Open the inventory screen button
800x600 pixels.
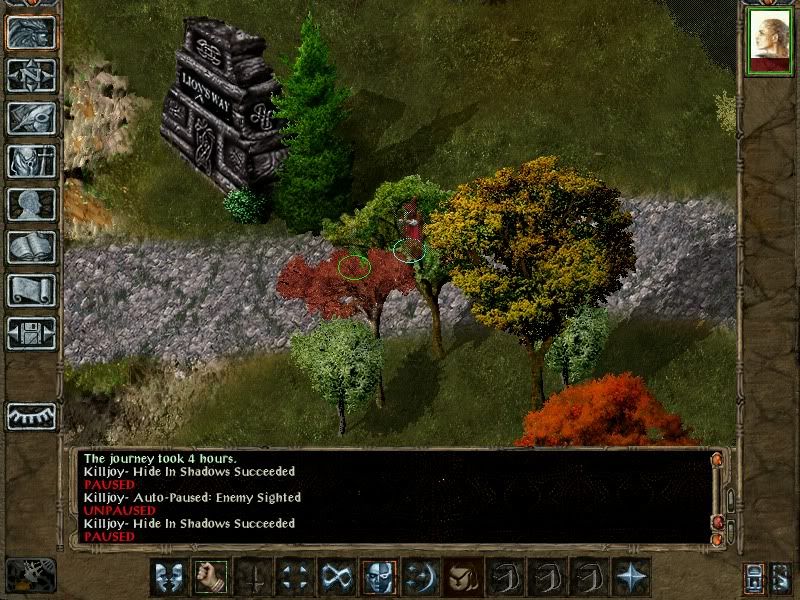31,161
